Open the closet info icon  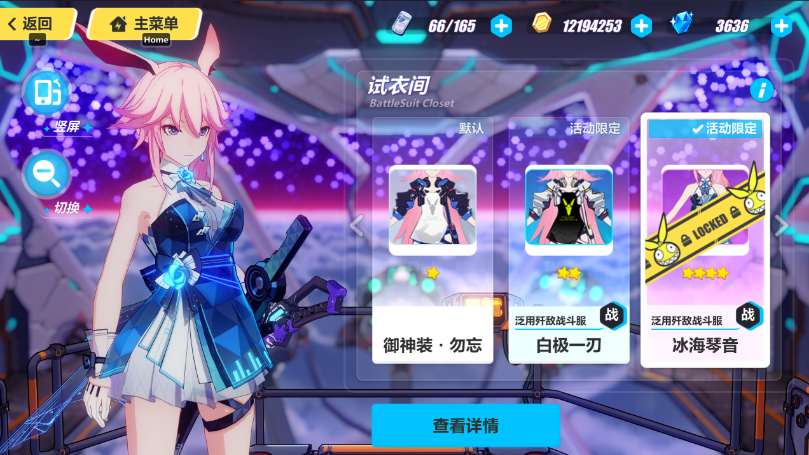[x=762, y=90]
